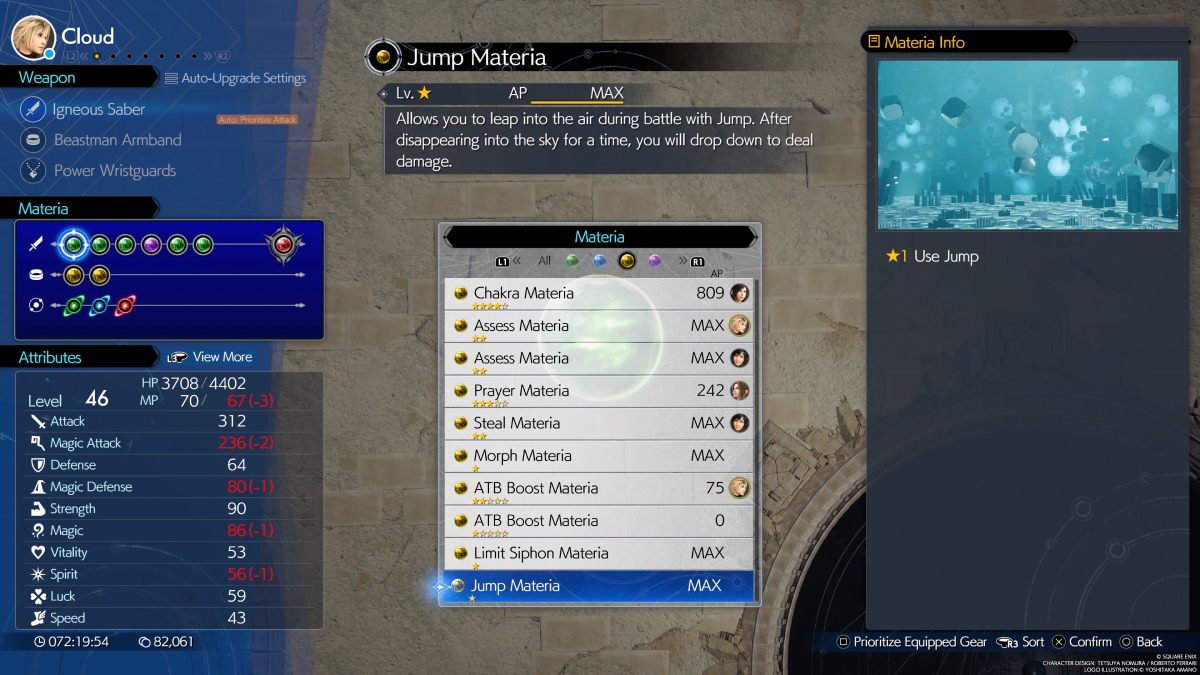The width and height of the screenshot is (1200, 675).
Task: Switch to the All materia filter
Action: (x=545, y=261)
